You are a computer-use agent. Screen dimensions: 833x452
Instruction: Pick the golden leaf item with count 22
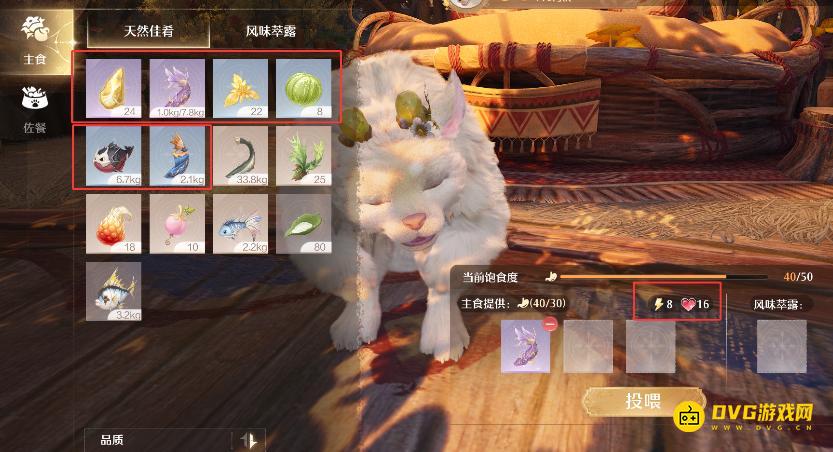[x=240, y=87]
